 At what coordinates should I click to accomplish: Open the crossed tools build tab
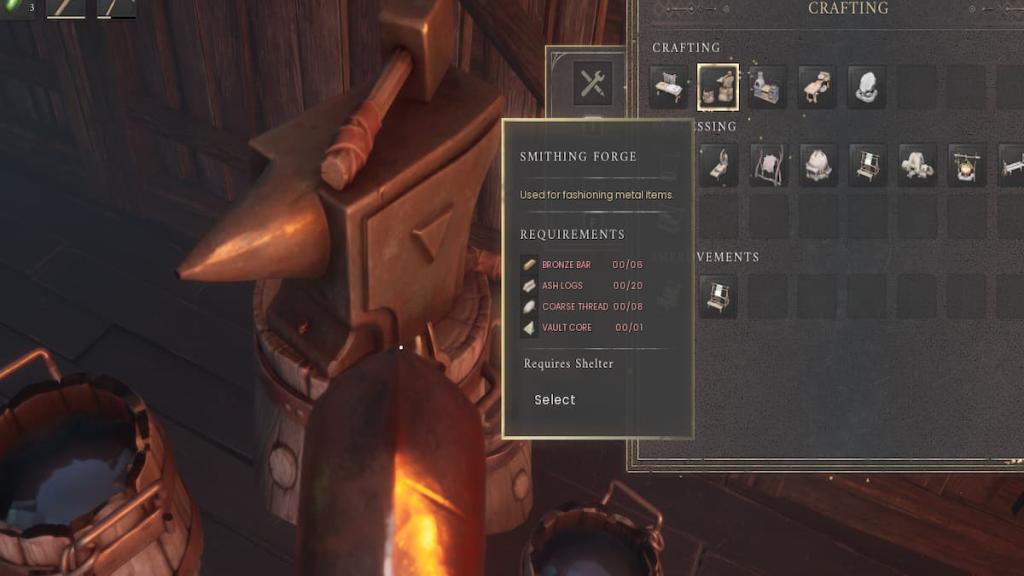593,84
